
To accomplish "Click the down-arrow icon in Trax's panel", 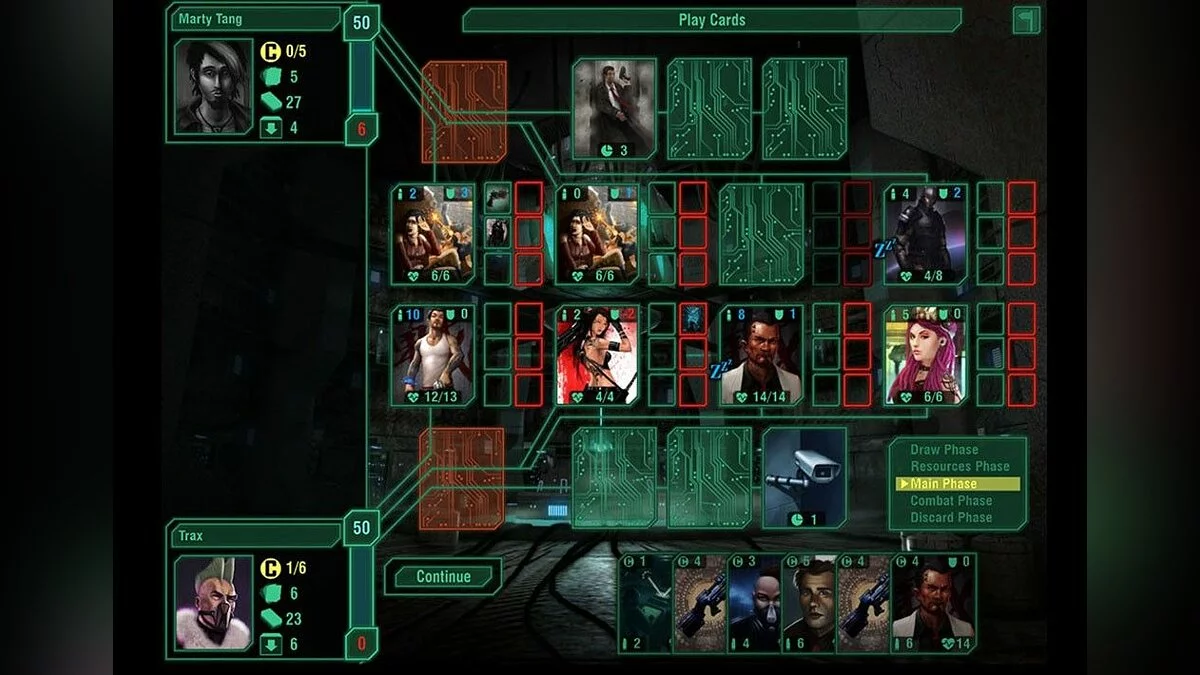I will point(270,645).
